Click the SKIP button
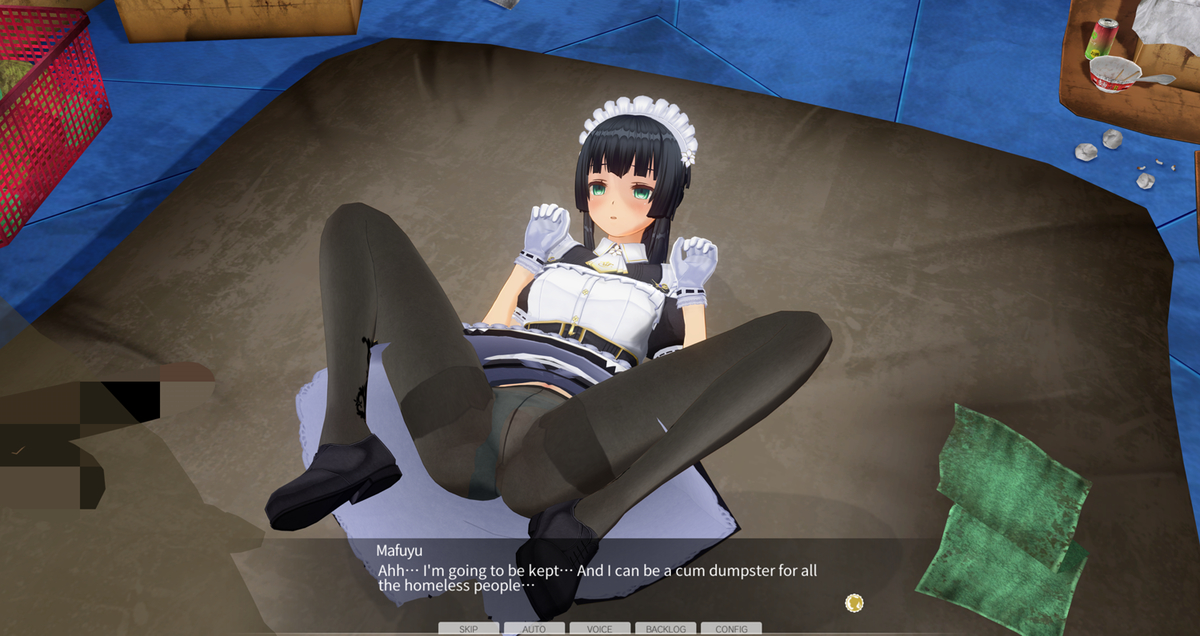Image resolution: width=1200 pixels, height=636 pixels. click(x=468, y=629)
